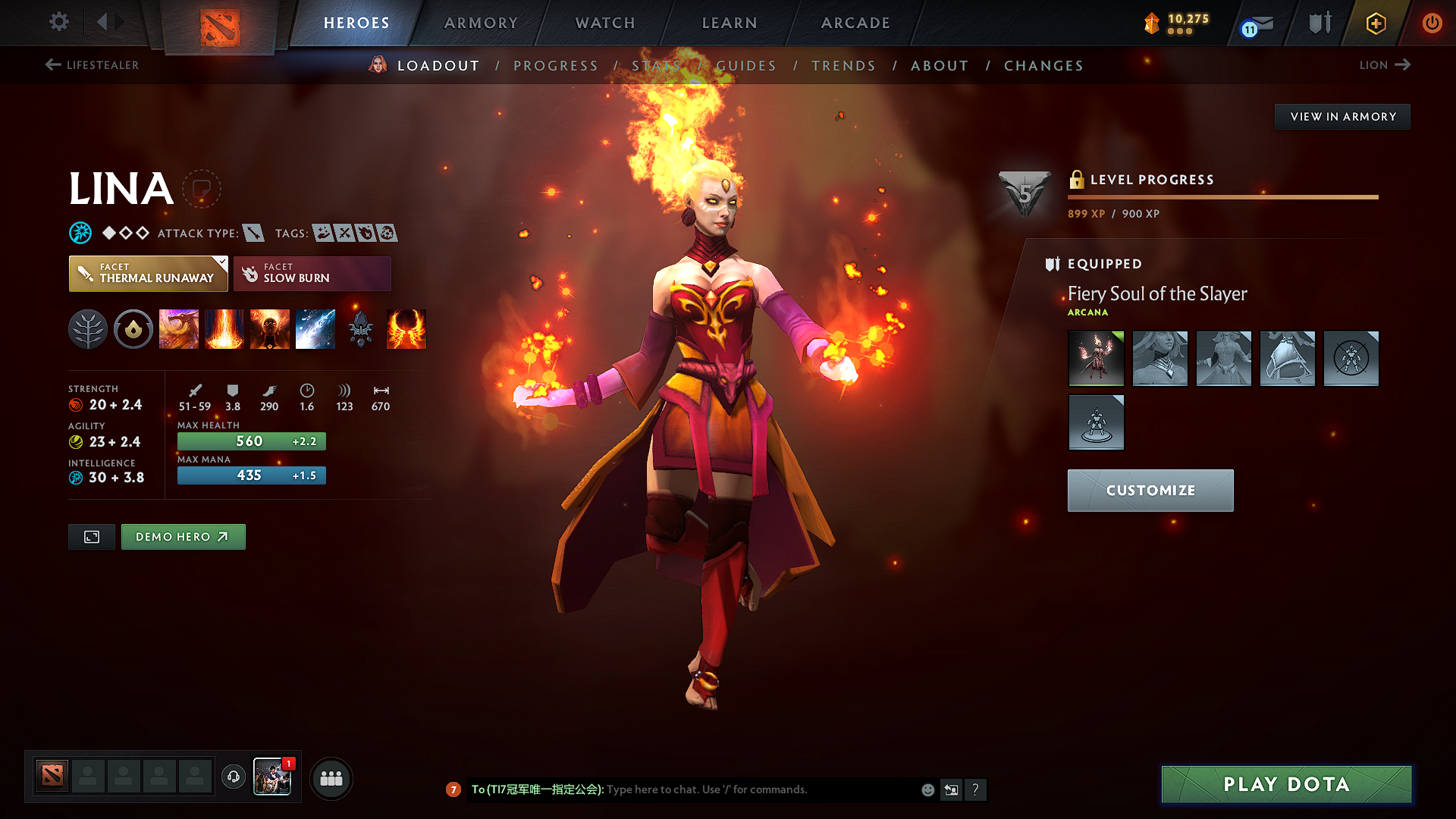Open the talent tree icon
1456x819 pixels.
tap(88, 329)
